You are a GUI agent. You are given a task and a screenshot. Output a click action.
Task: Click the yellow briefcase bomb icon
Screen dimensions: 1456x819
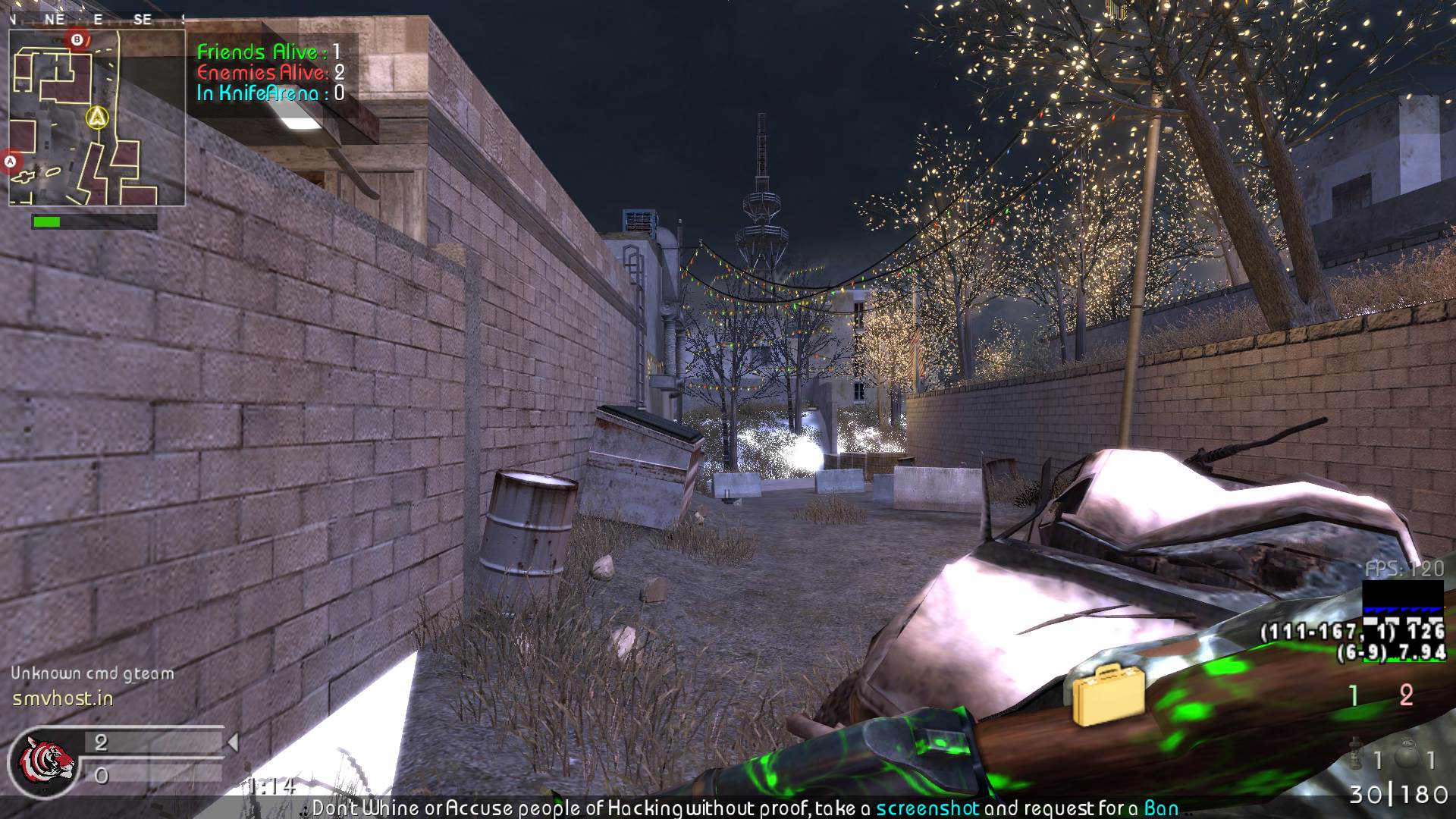1108,694
